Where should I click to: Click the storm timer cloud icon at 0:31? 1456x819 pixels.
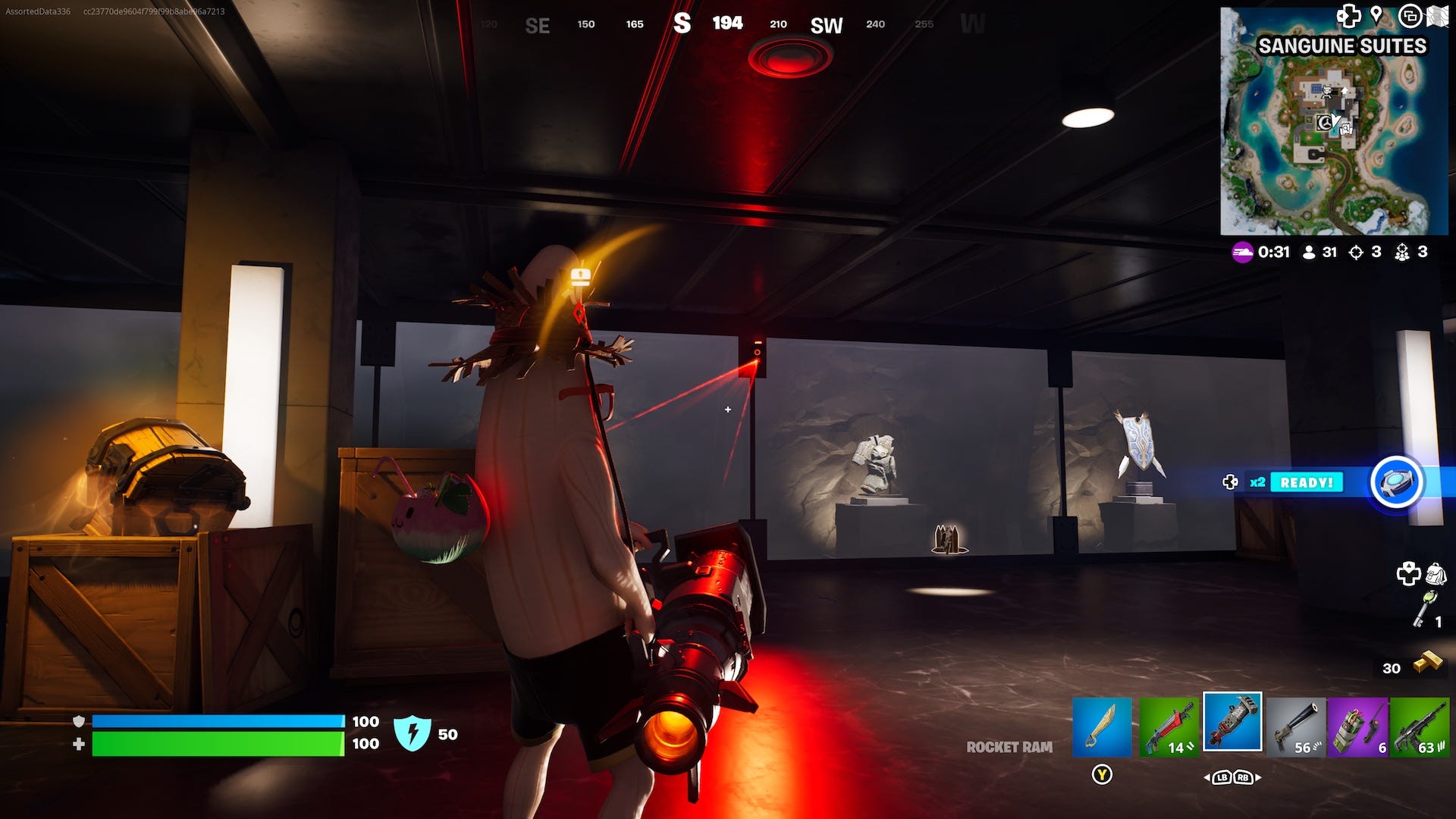(x=1244, y=253)
